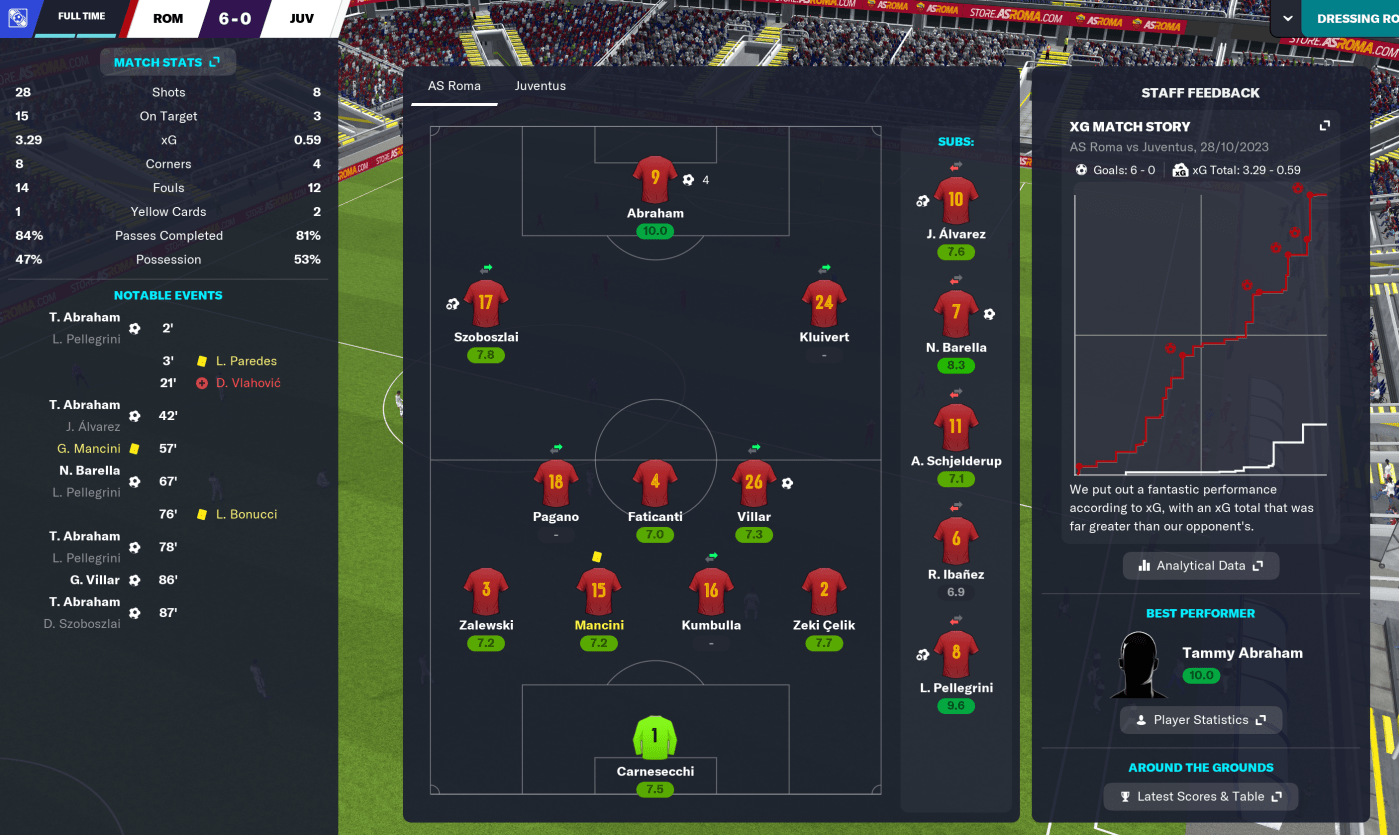This screenshot has width=1399, height=835.
Task: Choose Szoboszlai on the pitch
Action: [x=486, y=305]
